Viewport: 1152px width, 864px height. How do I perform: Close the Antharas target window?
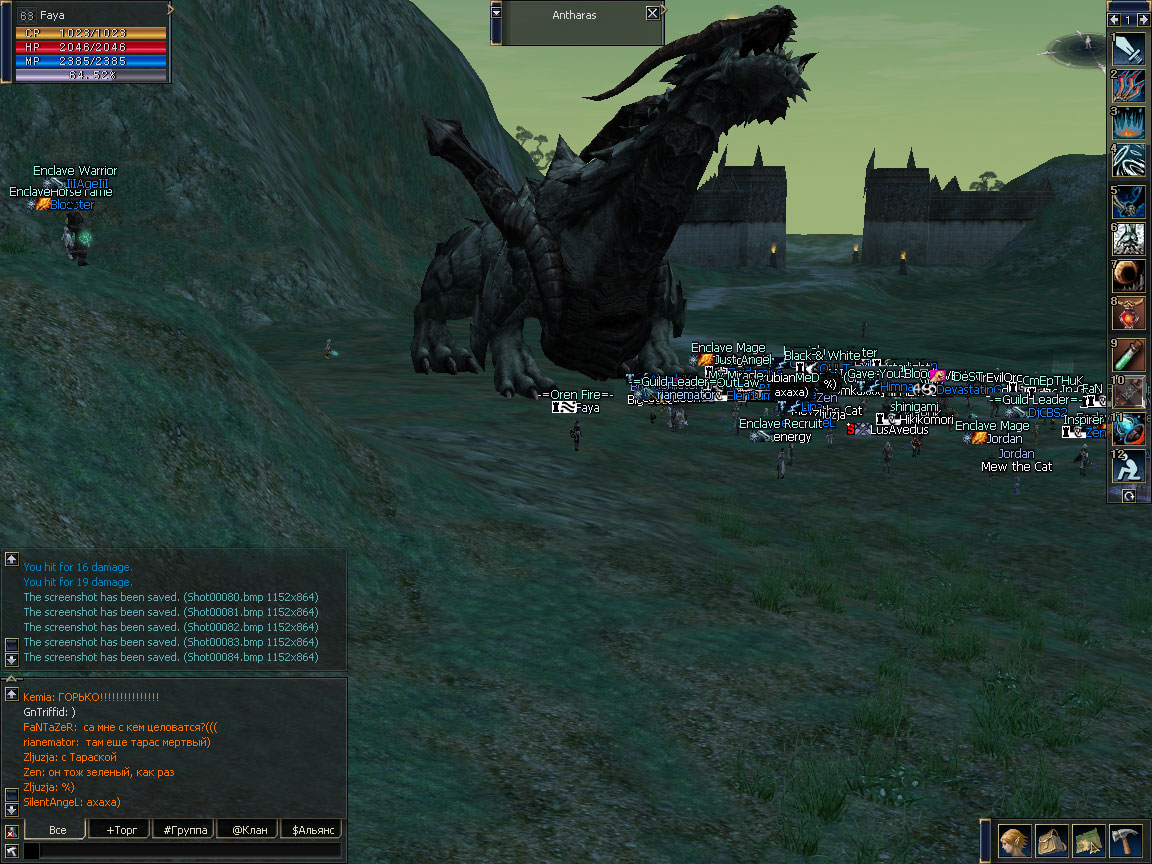[x=652, y=13]
